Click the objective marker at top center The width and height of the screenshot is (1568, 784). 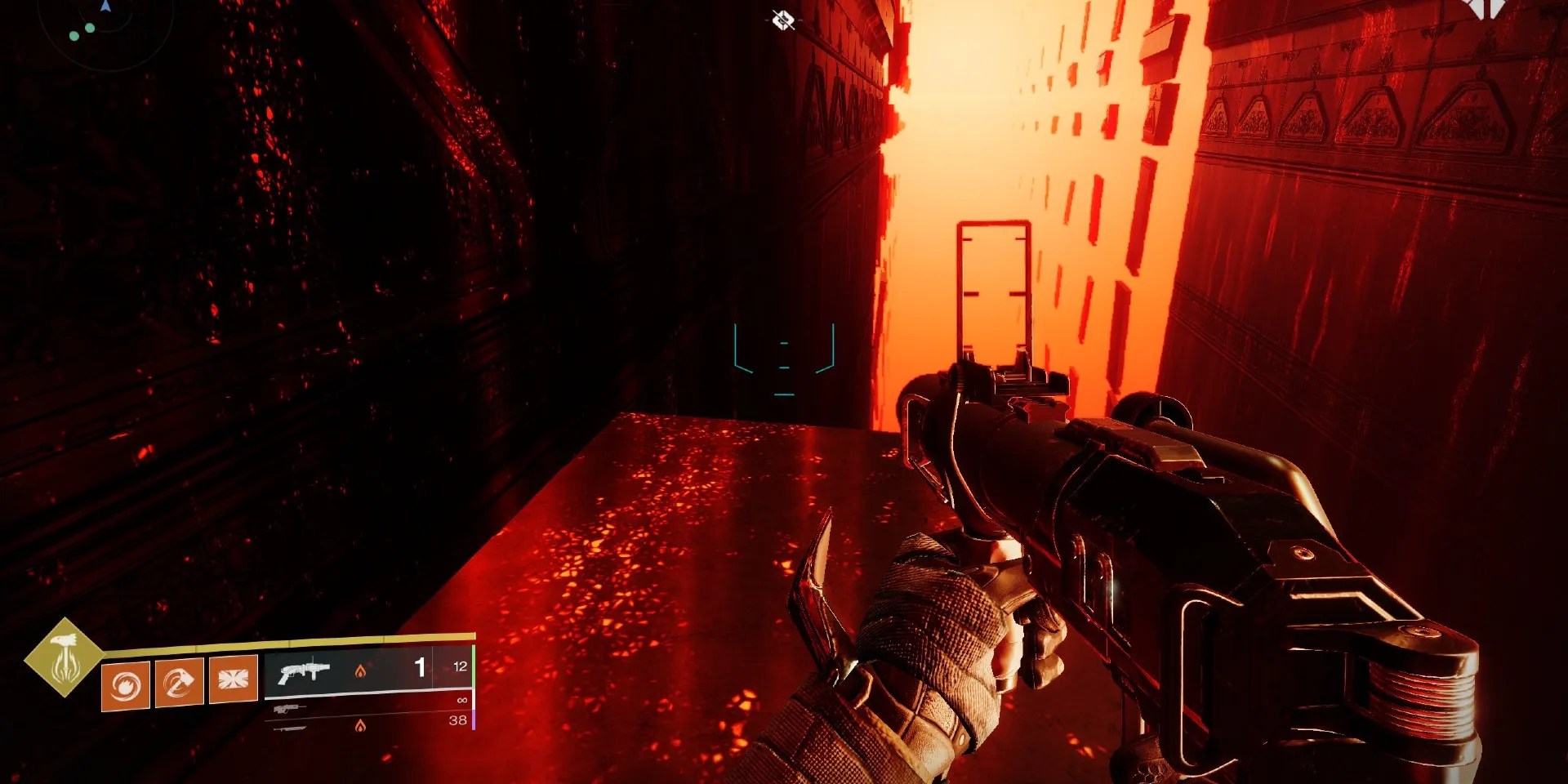pyautogui.click(x=782, y=18)
